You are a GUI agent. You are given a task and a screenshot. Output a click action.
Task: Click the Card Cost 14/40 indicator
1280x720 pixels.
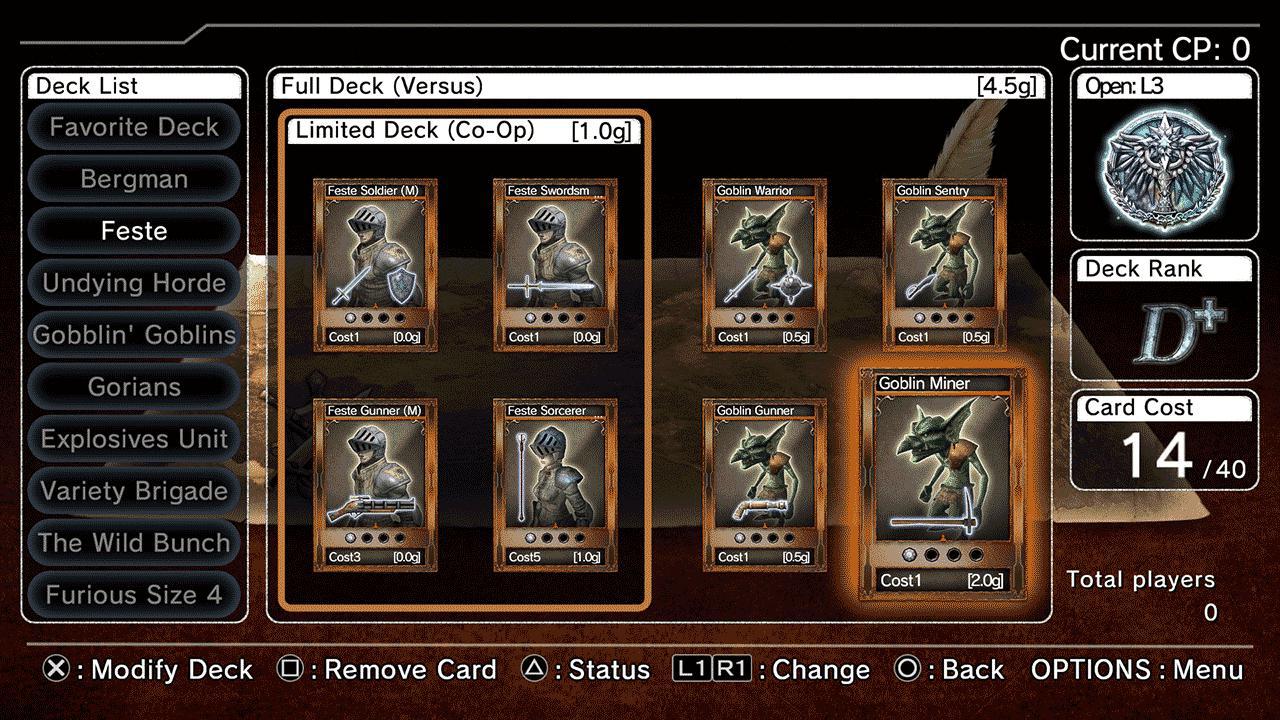click(x=1163, y=440)
